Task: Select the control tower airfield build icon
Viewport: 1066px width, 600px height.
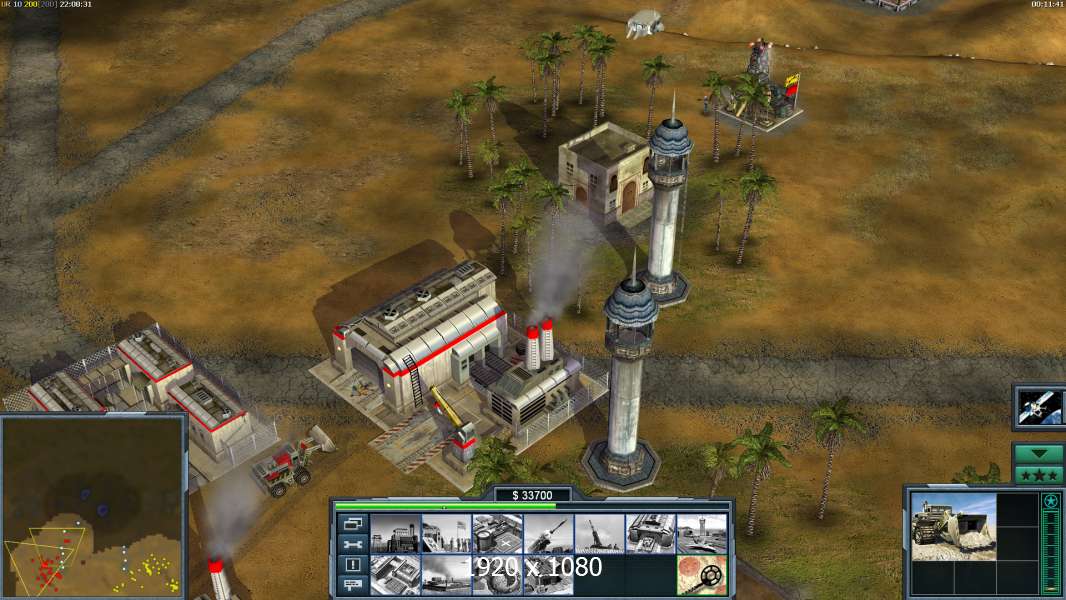Action: coord(701,534)
